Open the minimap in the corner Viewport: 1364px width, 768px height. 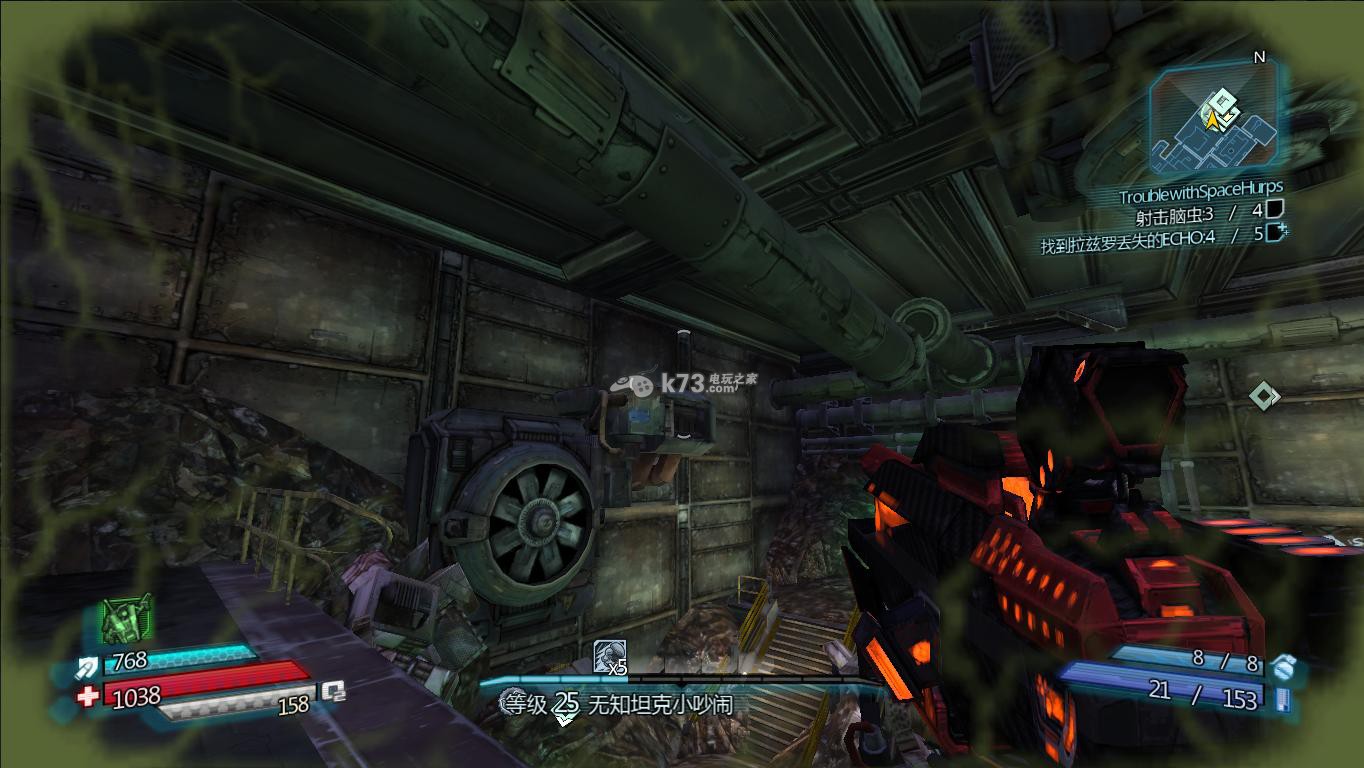point(1214,122)
